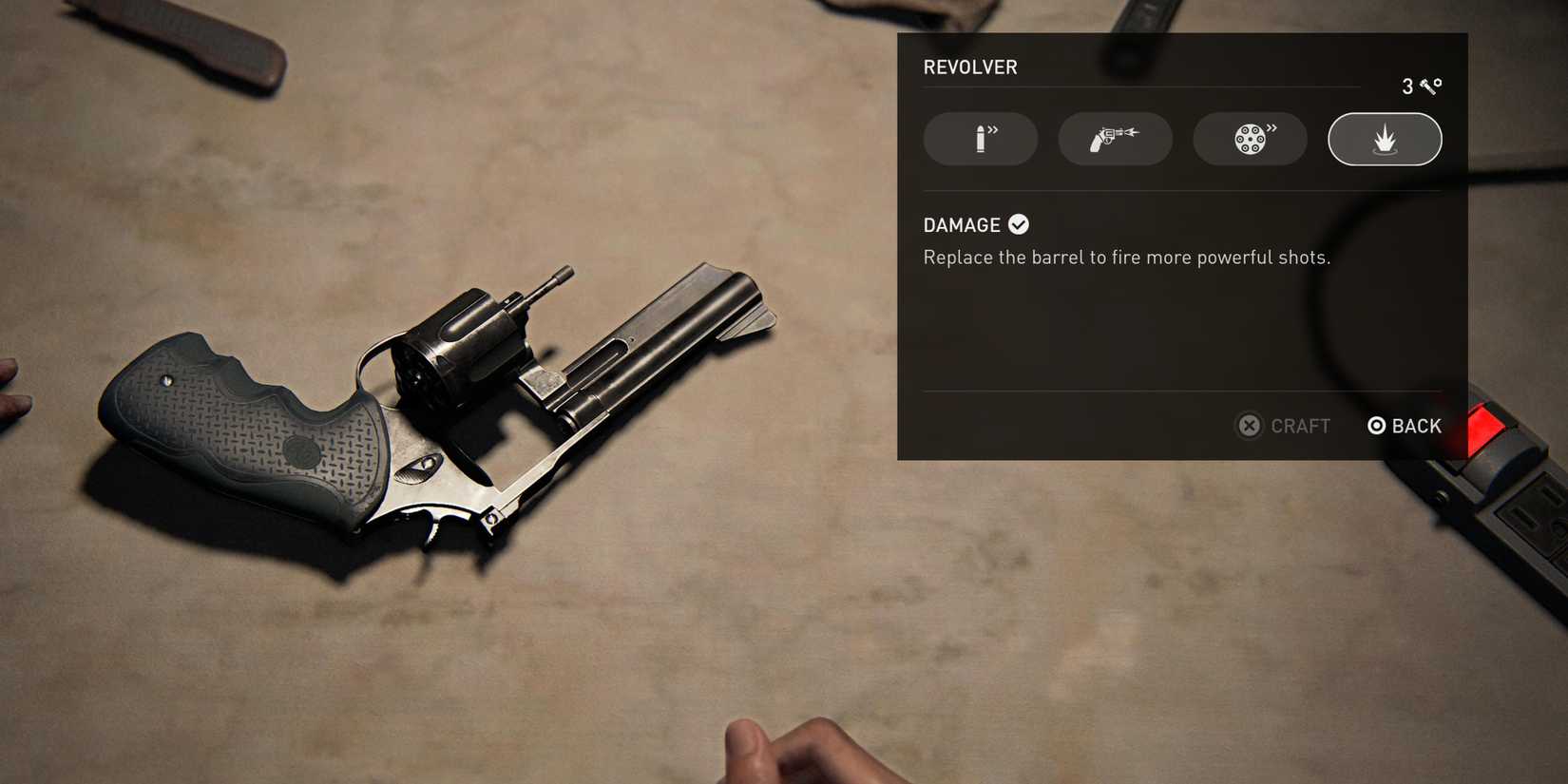Screen dimensions: 1568x784
Task: Click the chevrons beside the cylinder icon
Action: 1272,131
